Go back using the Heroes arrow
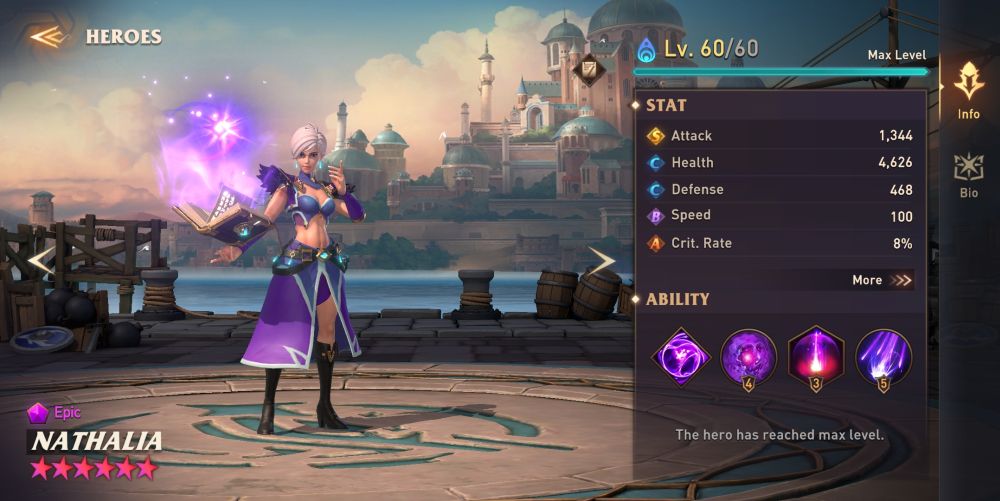 [48, 37]
